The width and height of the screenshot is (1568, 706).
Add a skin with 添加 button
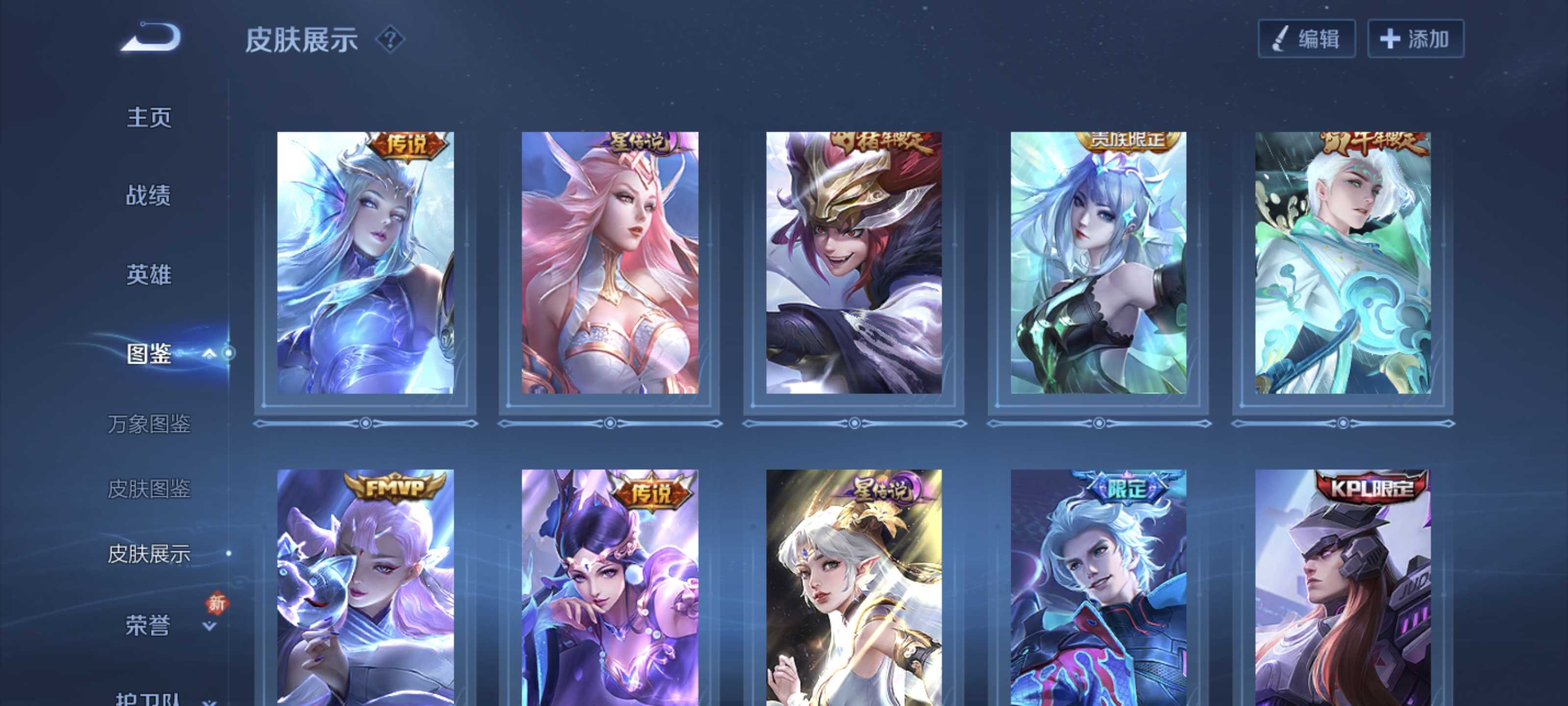[1415, 39]
